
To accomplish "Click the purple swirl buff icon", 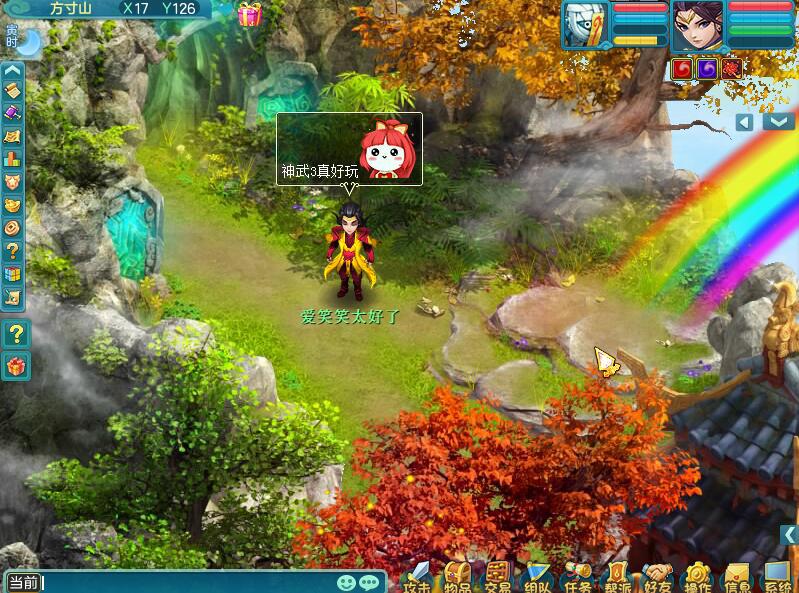I will point(708,69).
